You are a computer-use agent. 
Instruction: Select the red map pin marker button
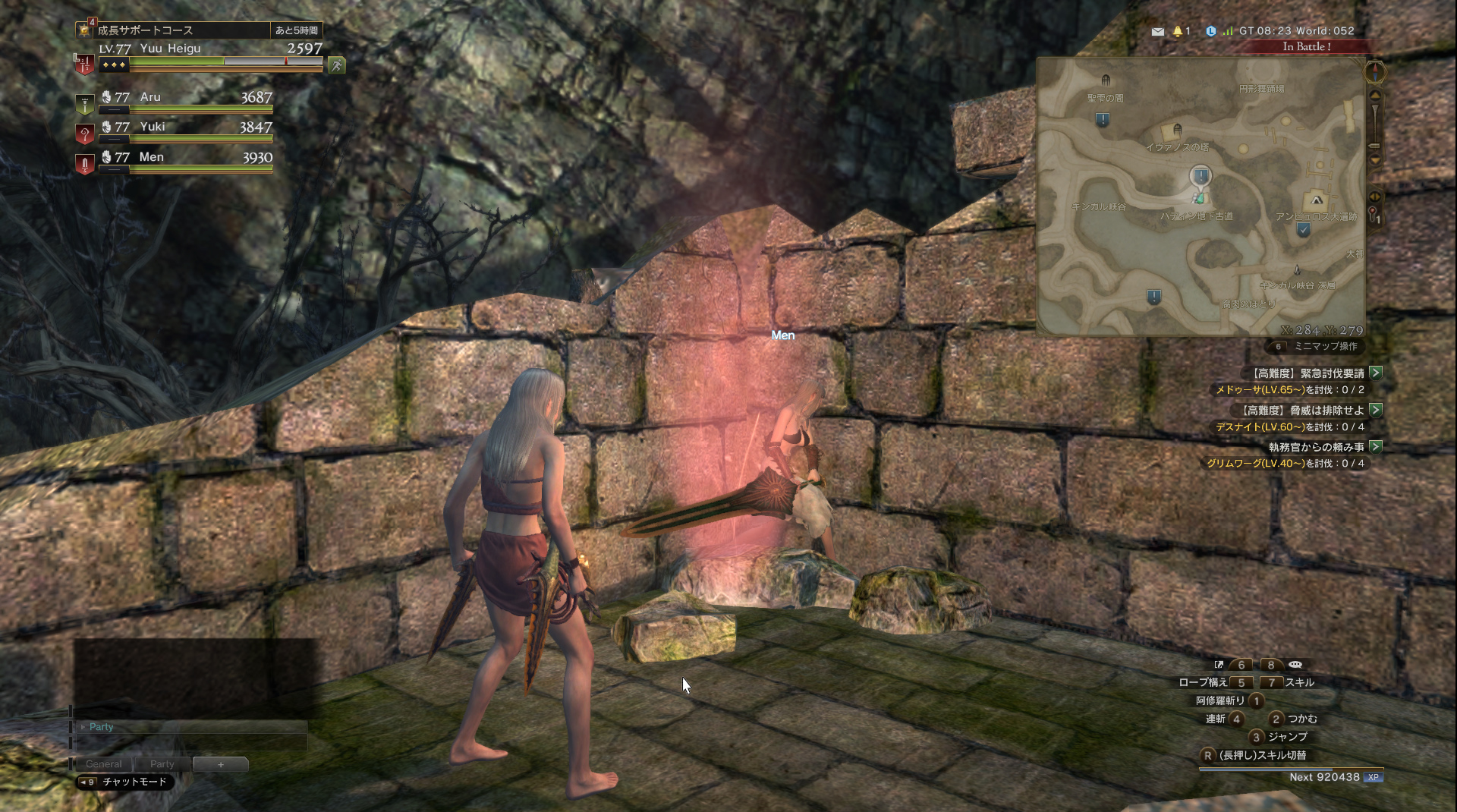[1374, 215]
